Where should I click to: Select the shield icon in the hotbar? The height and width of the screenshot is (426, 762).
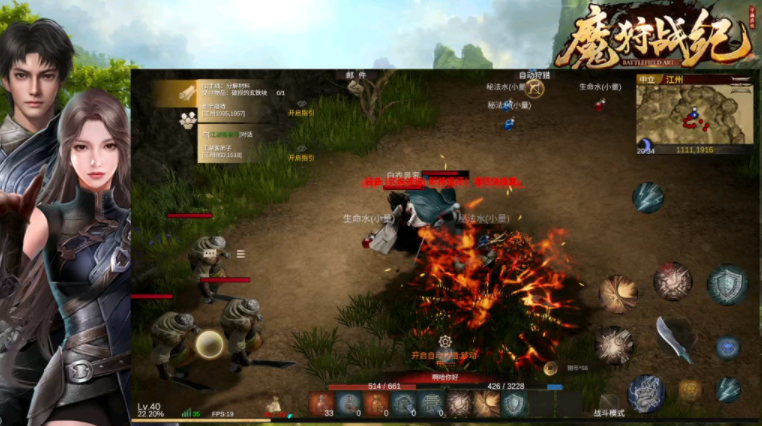coord(514,403)
